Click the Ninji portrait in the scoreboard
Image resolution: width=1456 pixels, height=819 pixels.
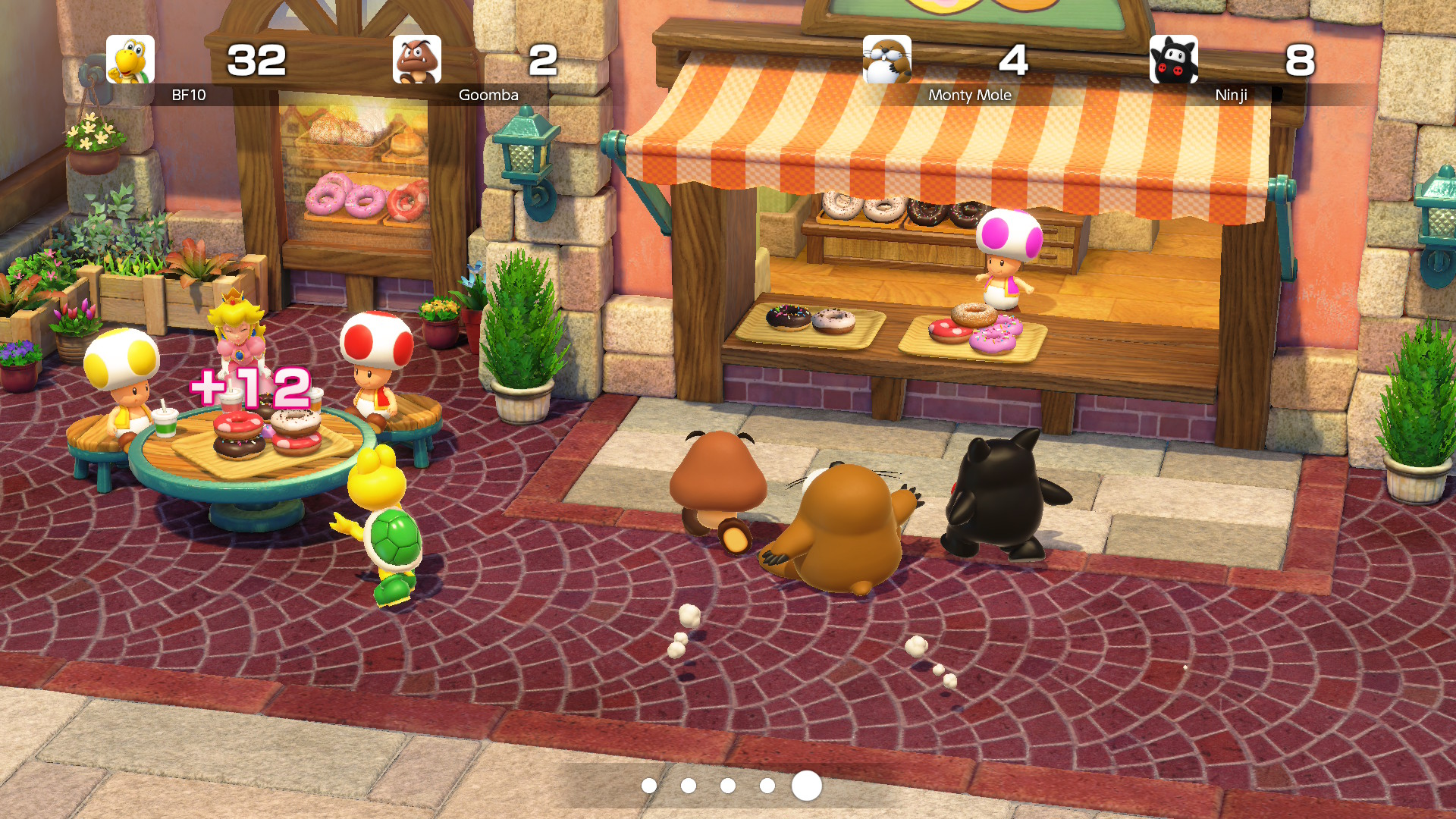coord(1175,60)
